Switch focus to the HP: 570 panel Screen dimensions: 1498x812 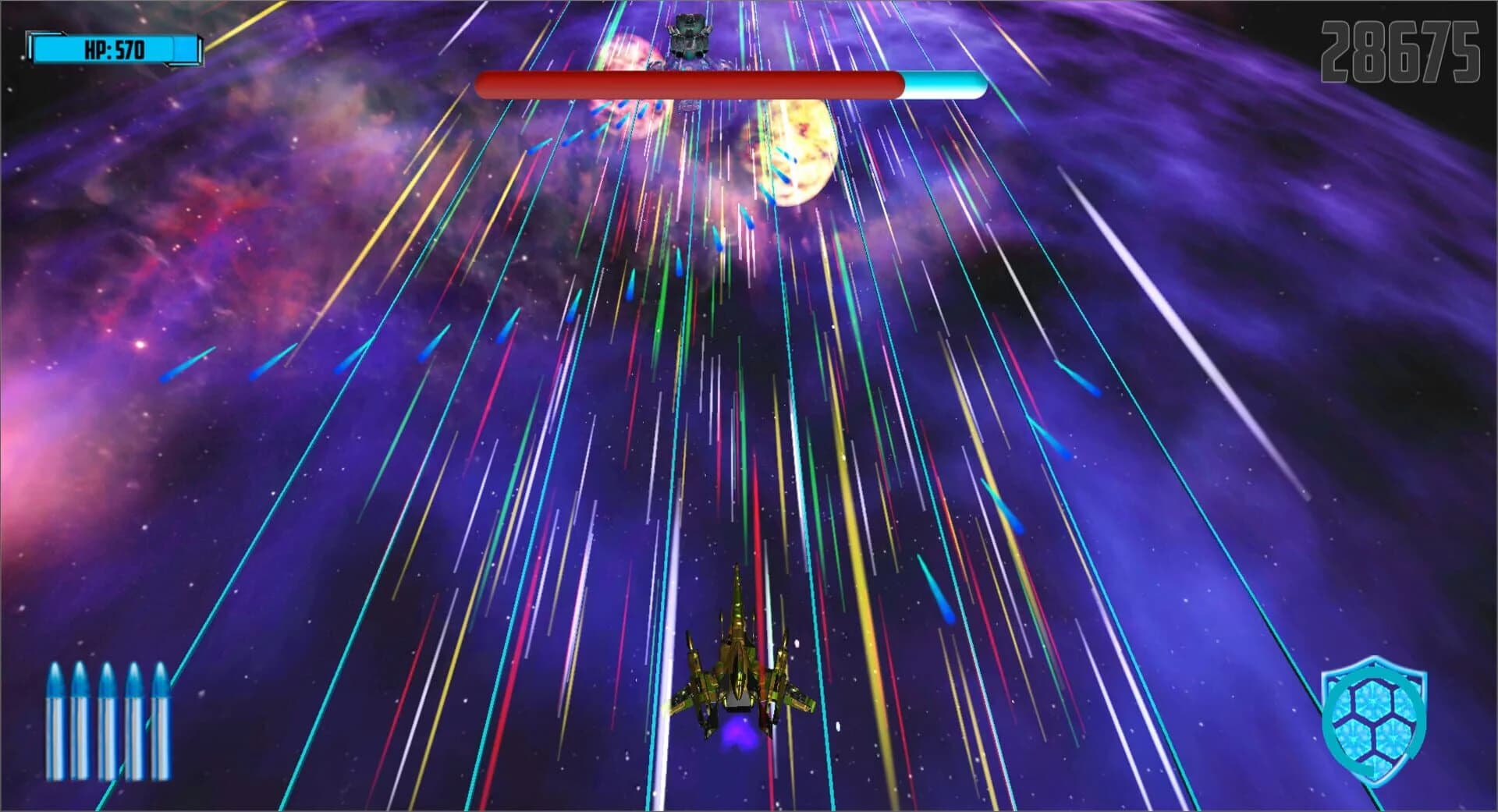click(115, 48)
